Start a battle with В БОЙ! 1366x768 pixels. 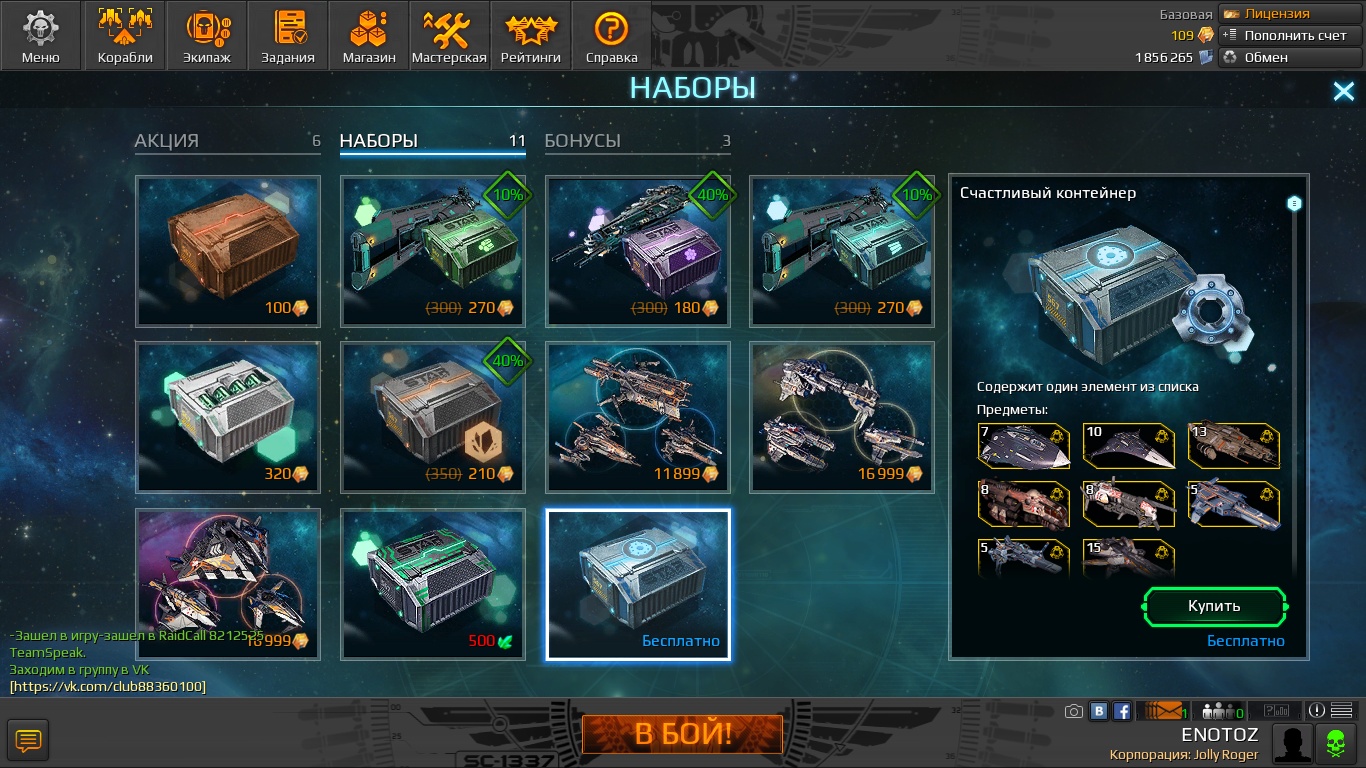point(682,735)
